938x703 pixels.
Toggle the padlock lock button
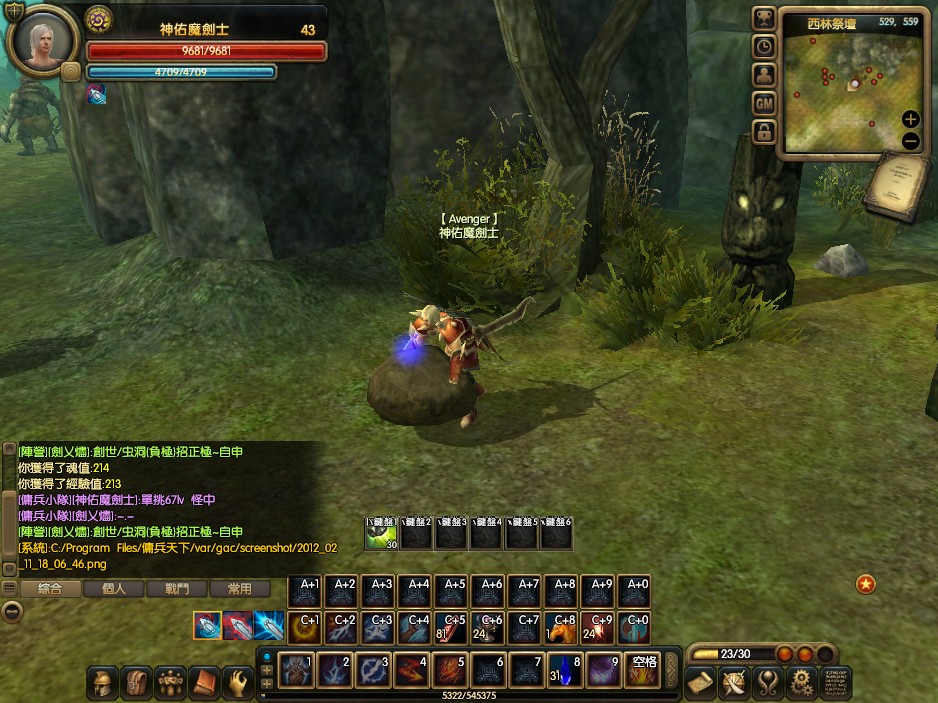point(764,131)
